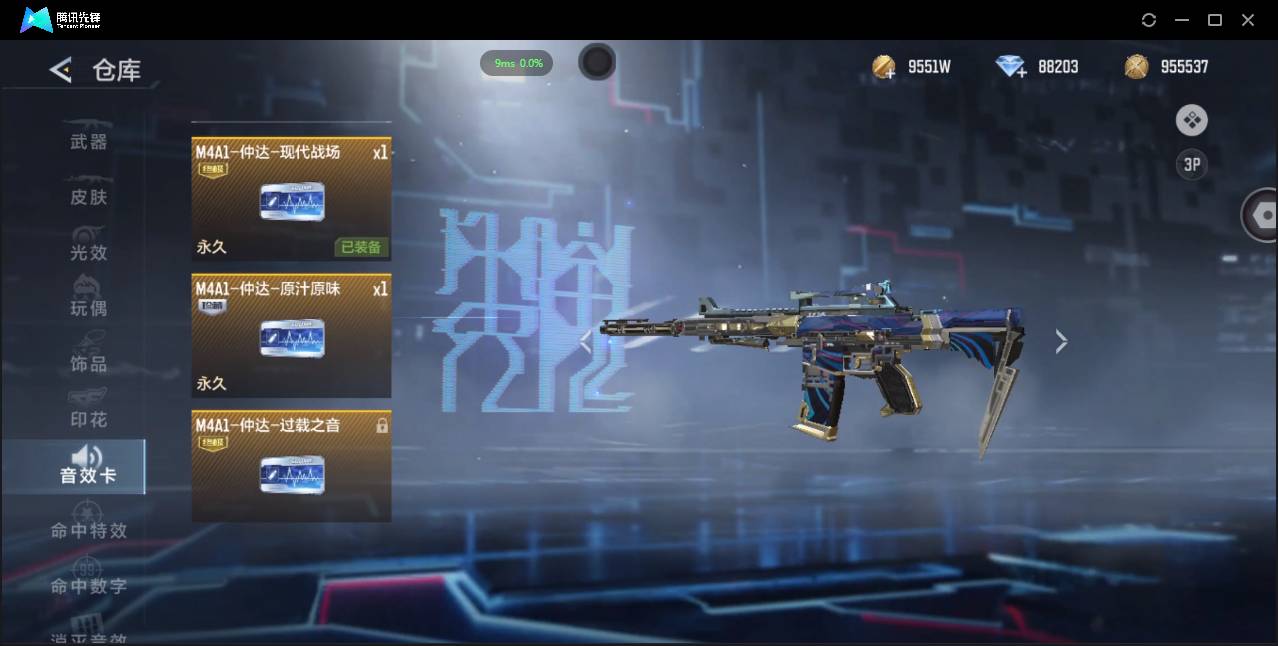Open the 命中特效 category

point(89,530)
